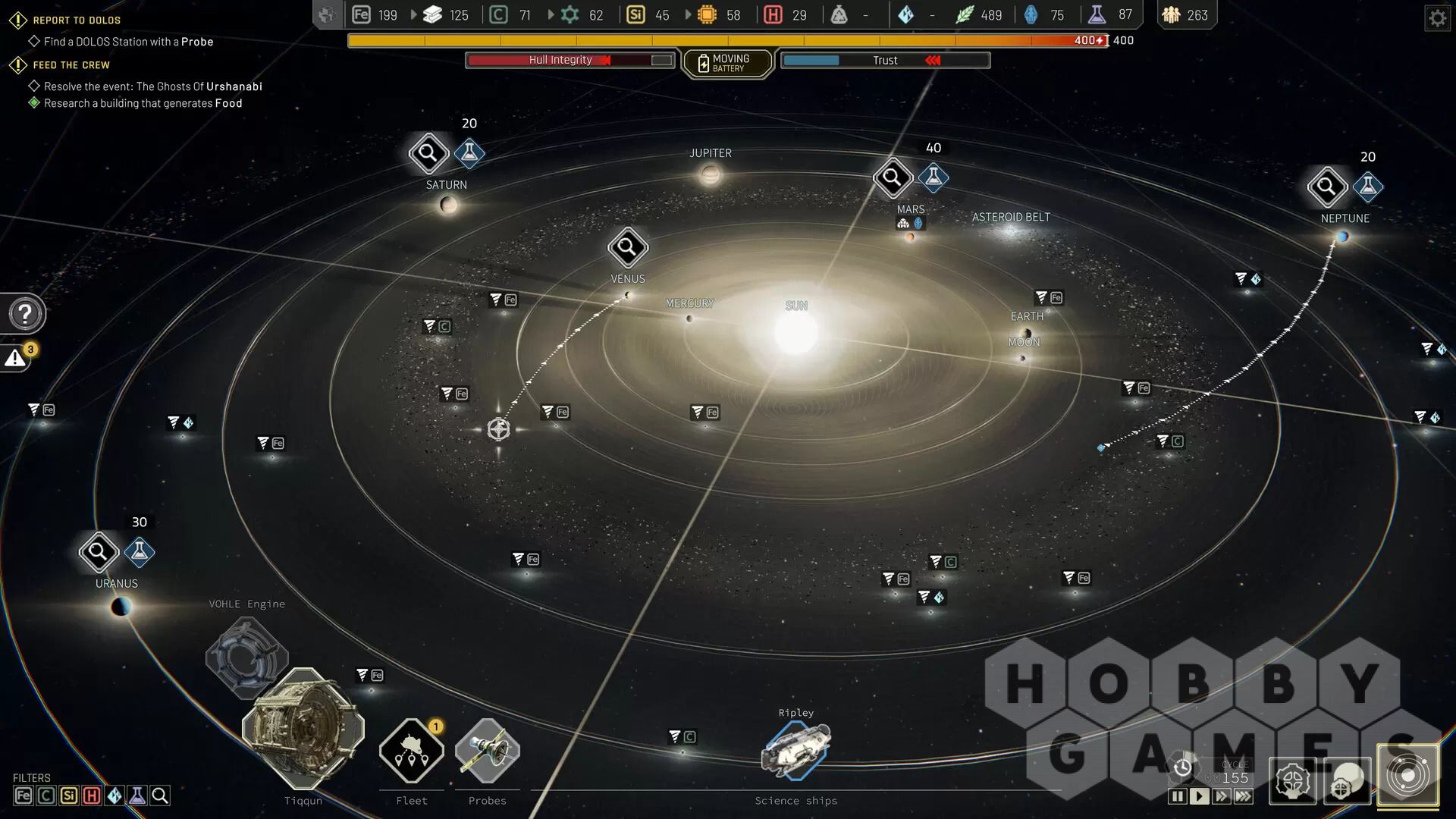
Task: Show the warning alerts list
Action: coord(16,358)
